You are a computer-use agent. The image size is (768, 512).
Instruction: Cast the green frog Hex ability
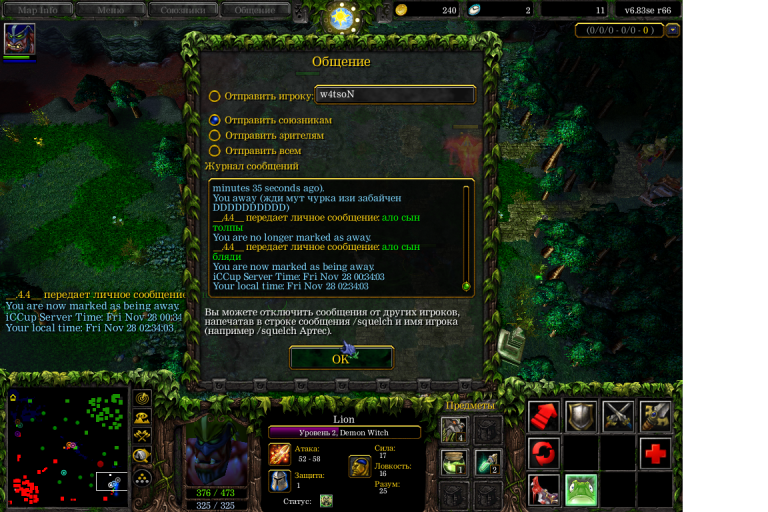click(581, 490)
